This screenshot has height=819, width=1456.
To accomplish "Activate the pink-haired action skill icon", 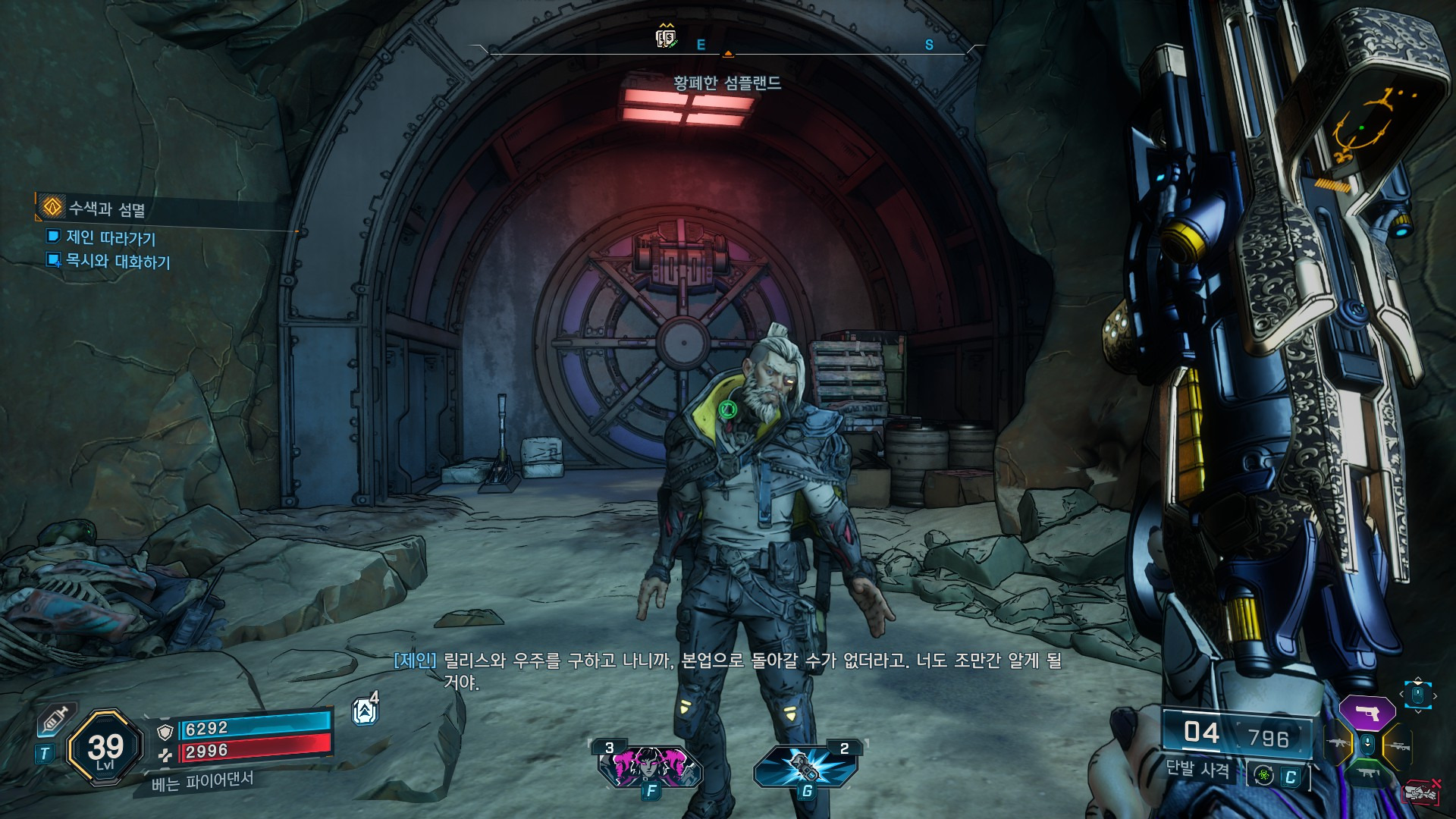I will coord(650,766).
